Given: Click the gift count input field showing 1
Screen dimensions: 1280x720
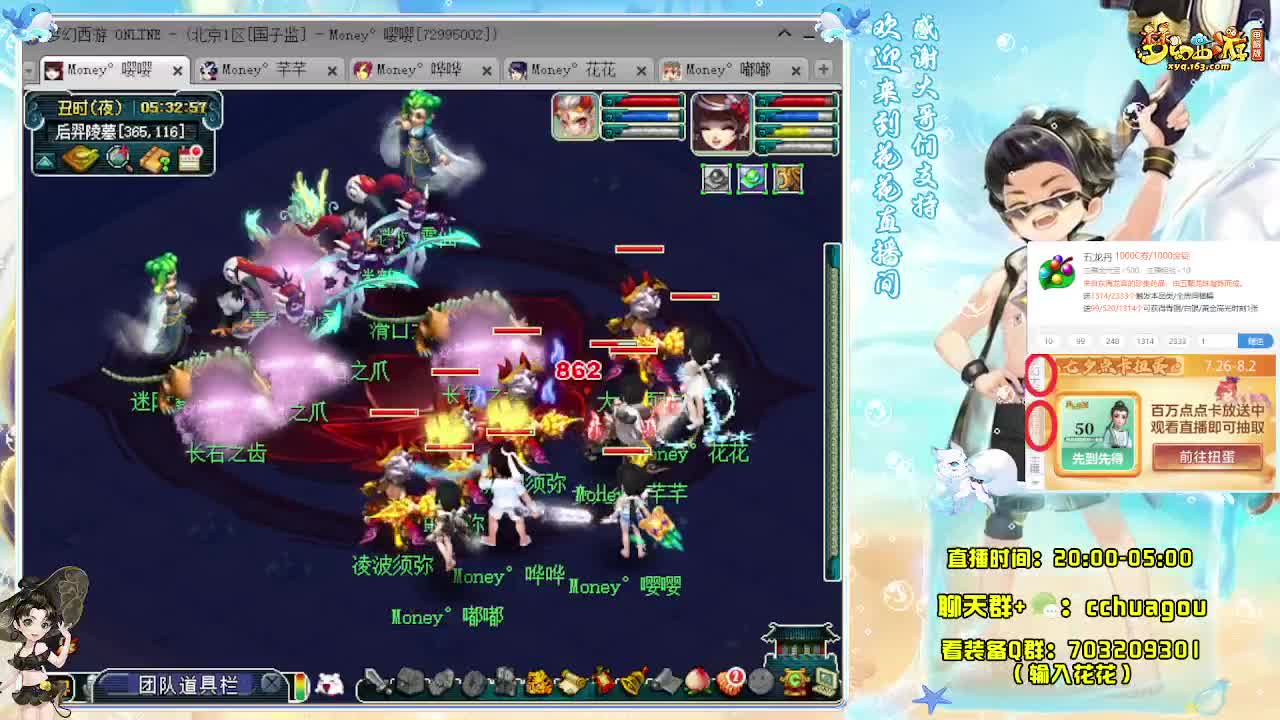Looking at the screenshot, I should point(1217,341).
